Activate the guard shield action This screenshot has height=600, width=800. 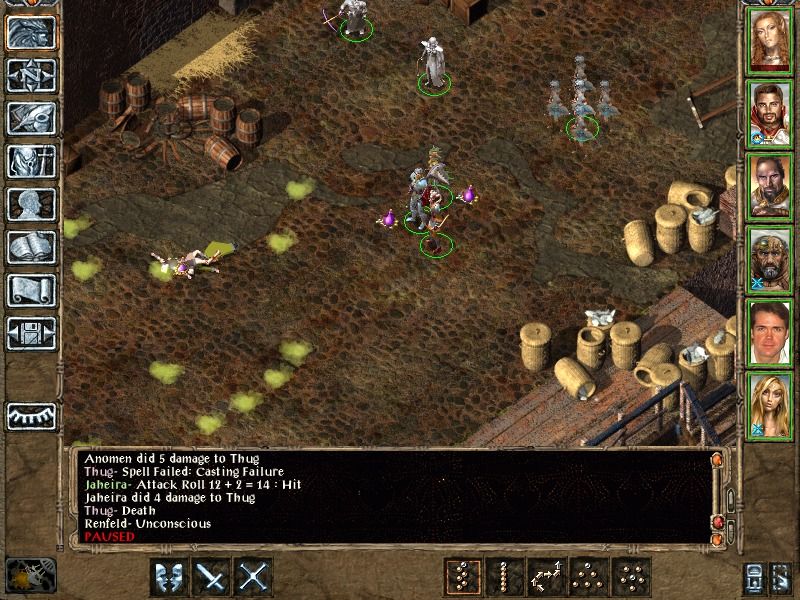click(x=169, y=577)
